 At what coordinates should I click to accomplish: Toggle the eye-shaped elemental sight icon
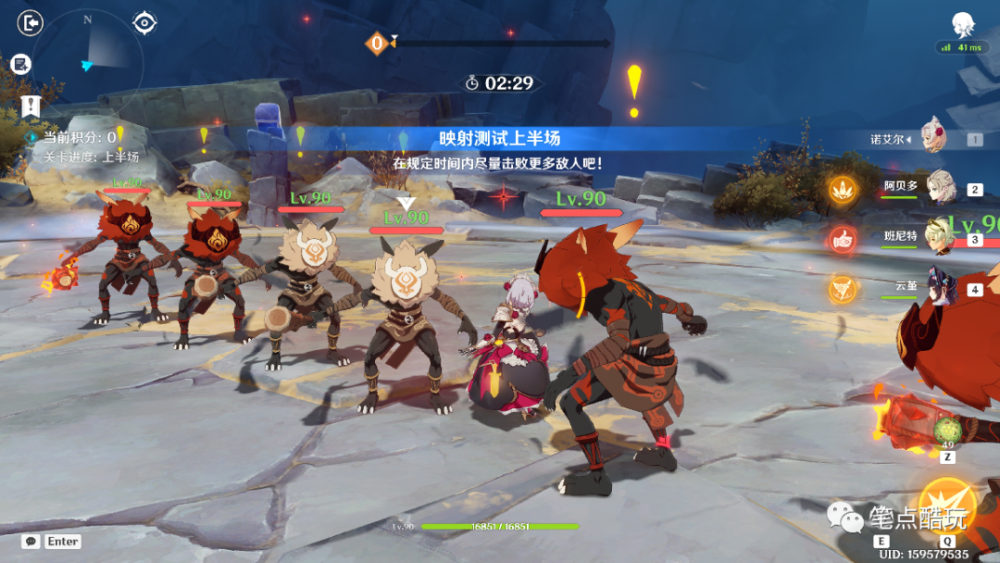(x=146, y=22)
